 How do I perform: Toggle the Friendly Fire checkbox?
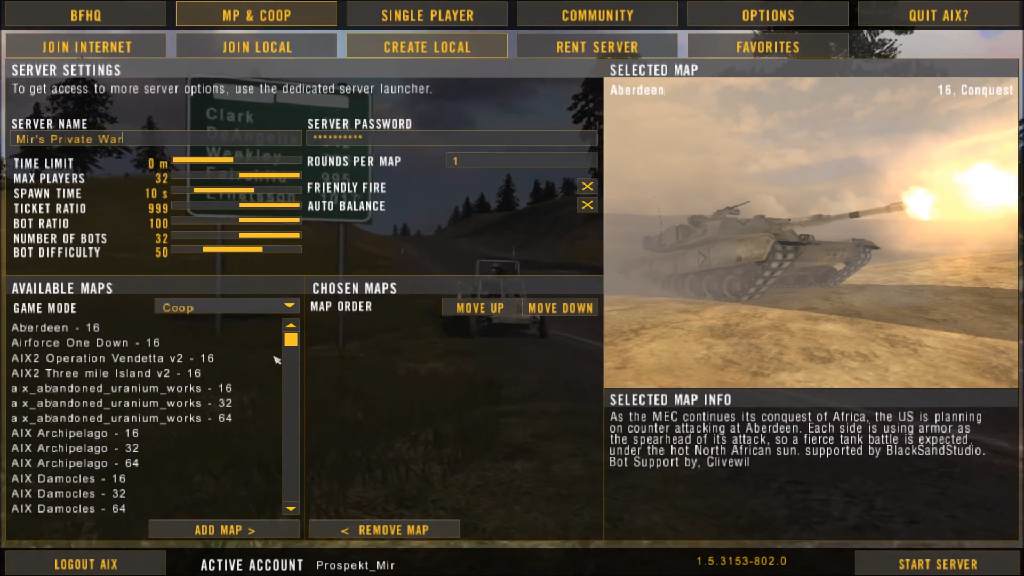click(588, 187)
